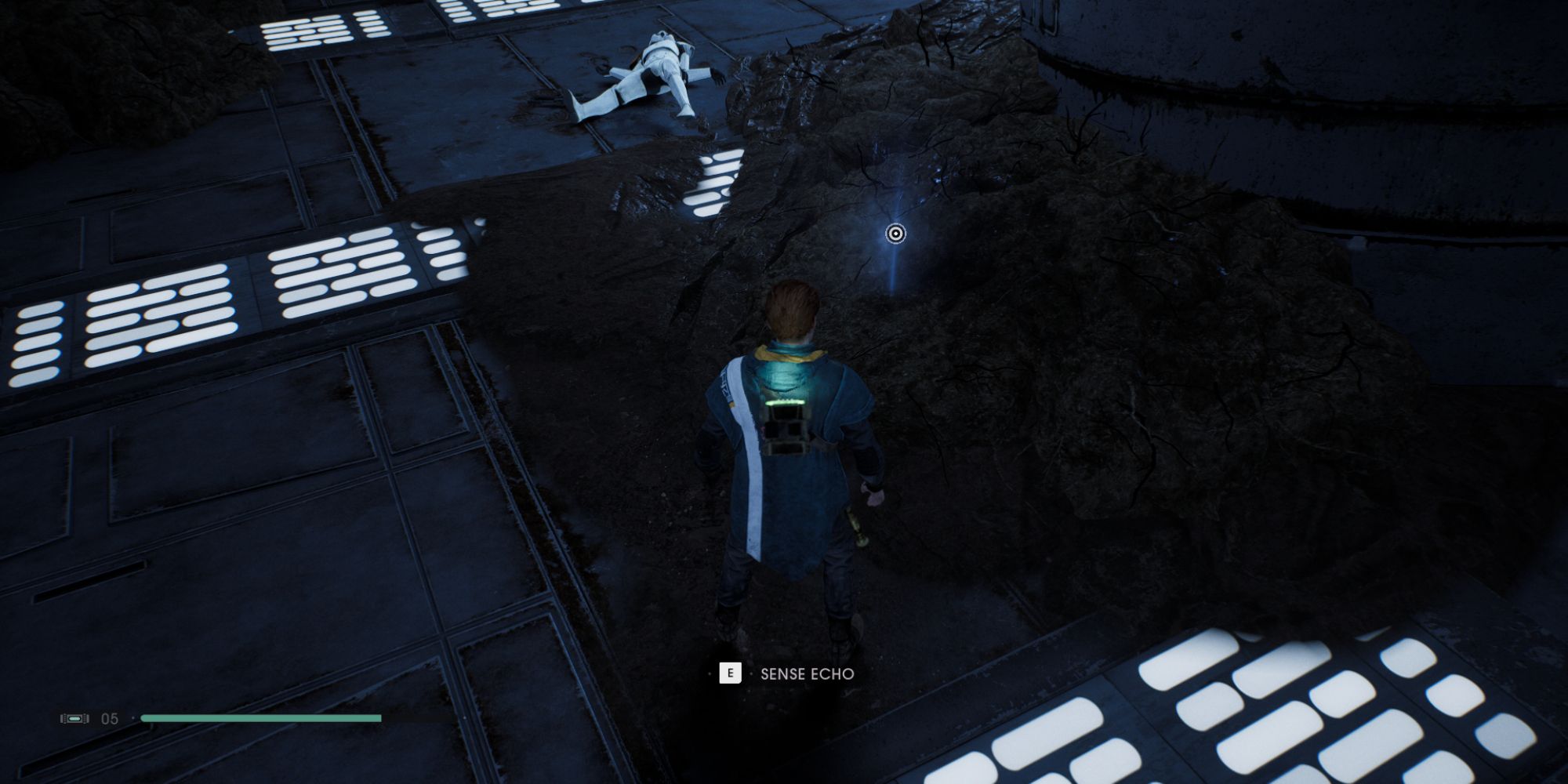Click the dot at the reticle's center

tap(894, 233)
